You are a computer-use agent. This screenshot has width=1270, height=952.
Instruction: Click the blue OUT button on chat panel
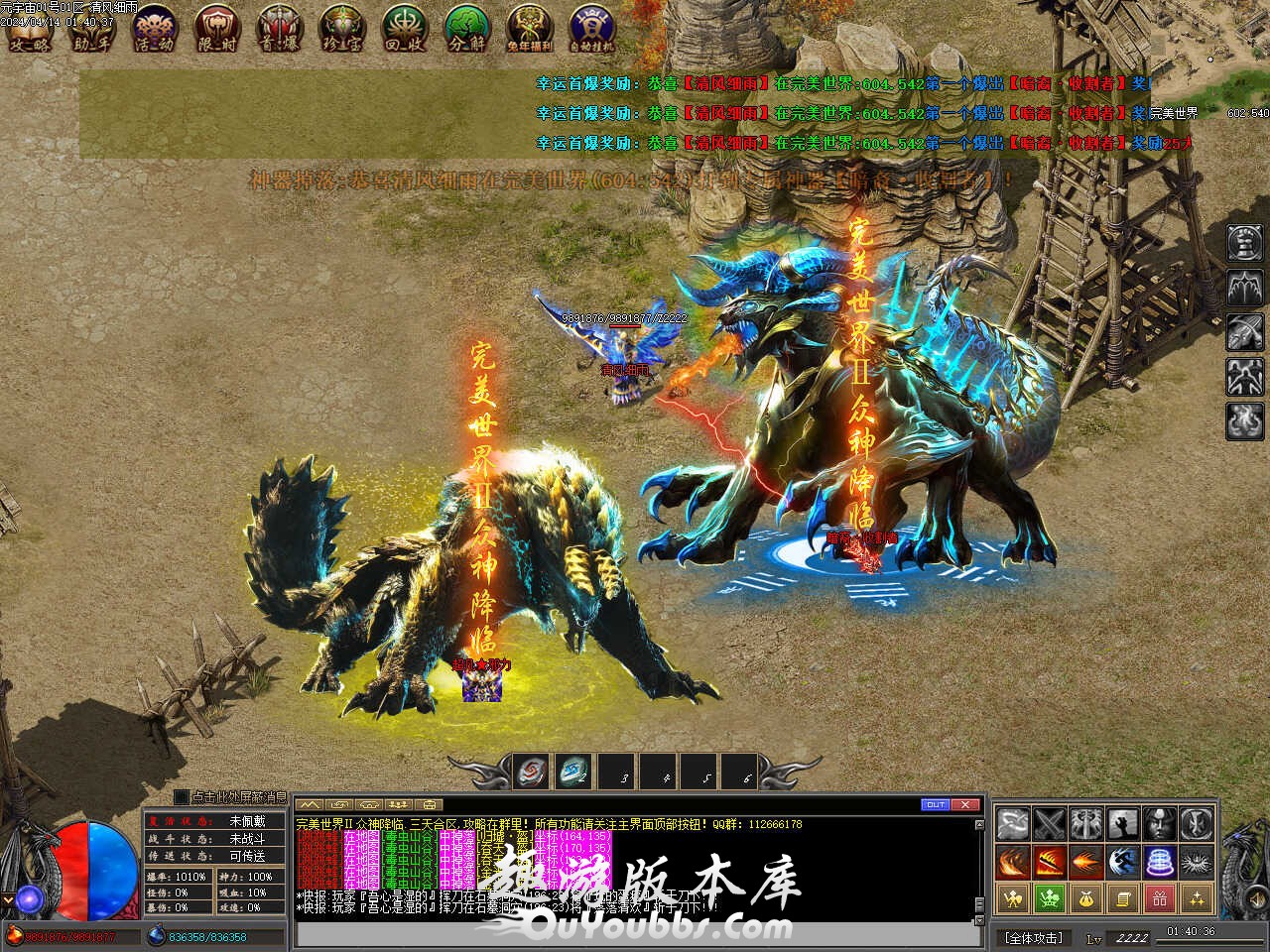(936, 804)
